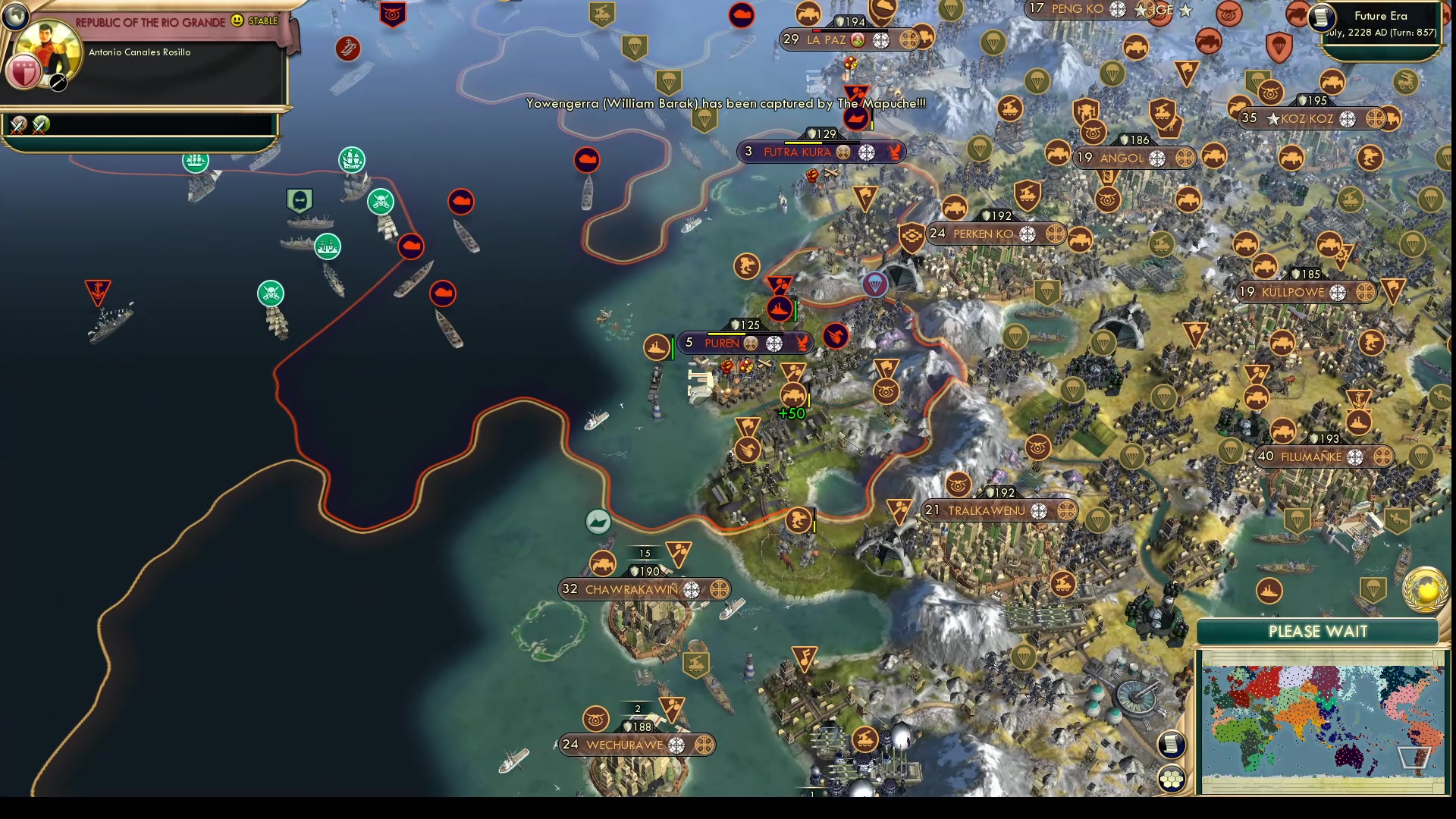The height and width of the screenshot is (819, 1456).
Task: Click the smiley STABLE happiness indicator
Action: click(x=237, y=23)
